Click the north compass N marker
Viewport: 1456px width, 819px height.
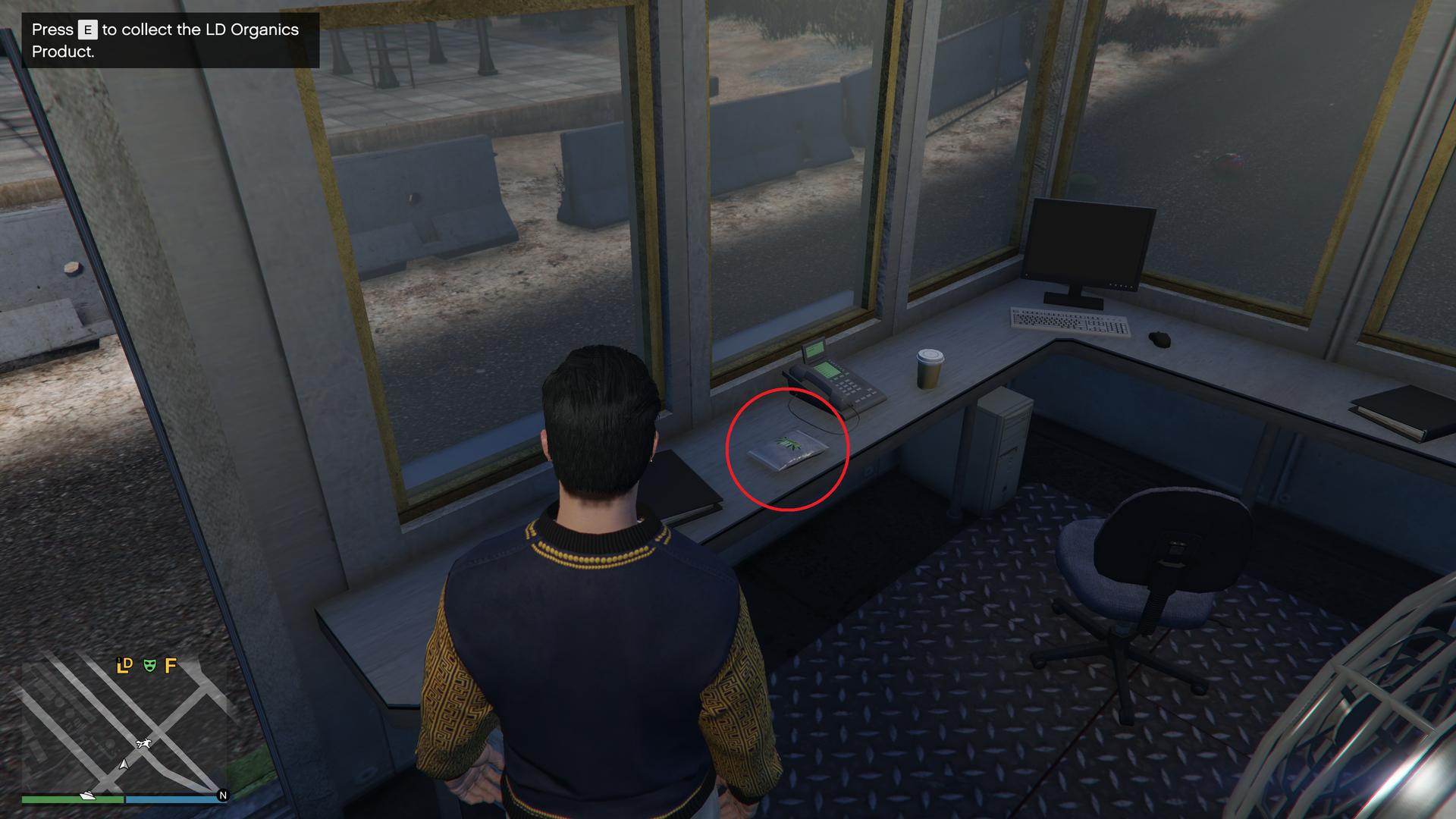pyautogui.click(x=222, y=795)
